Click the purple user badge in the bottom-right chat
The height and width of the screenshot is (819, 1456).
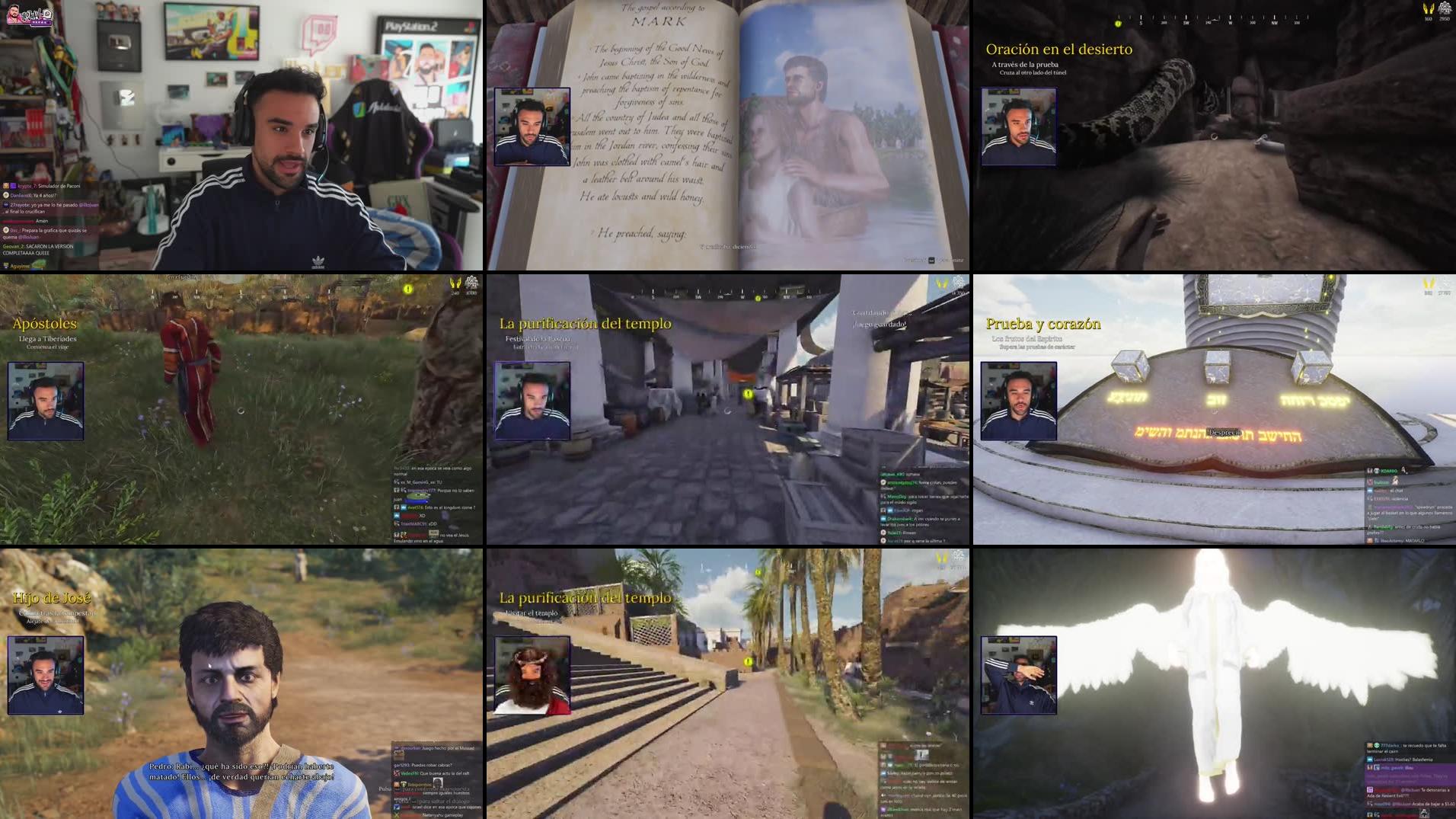(1370, 790)
